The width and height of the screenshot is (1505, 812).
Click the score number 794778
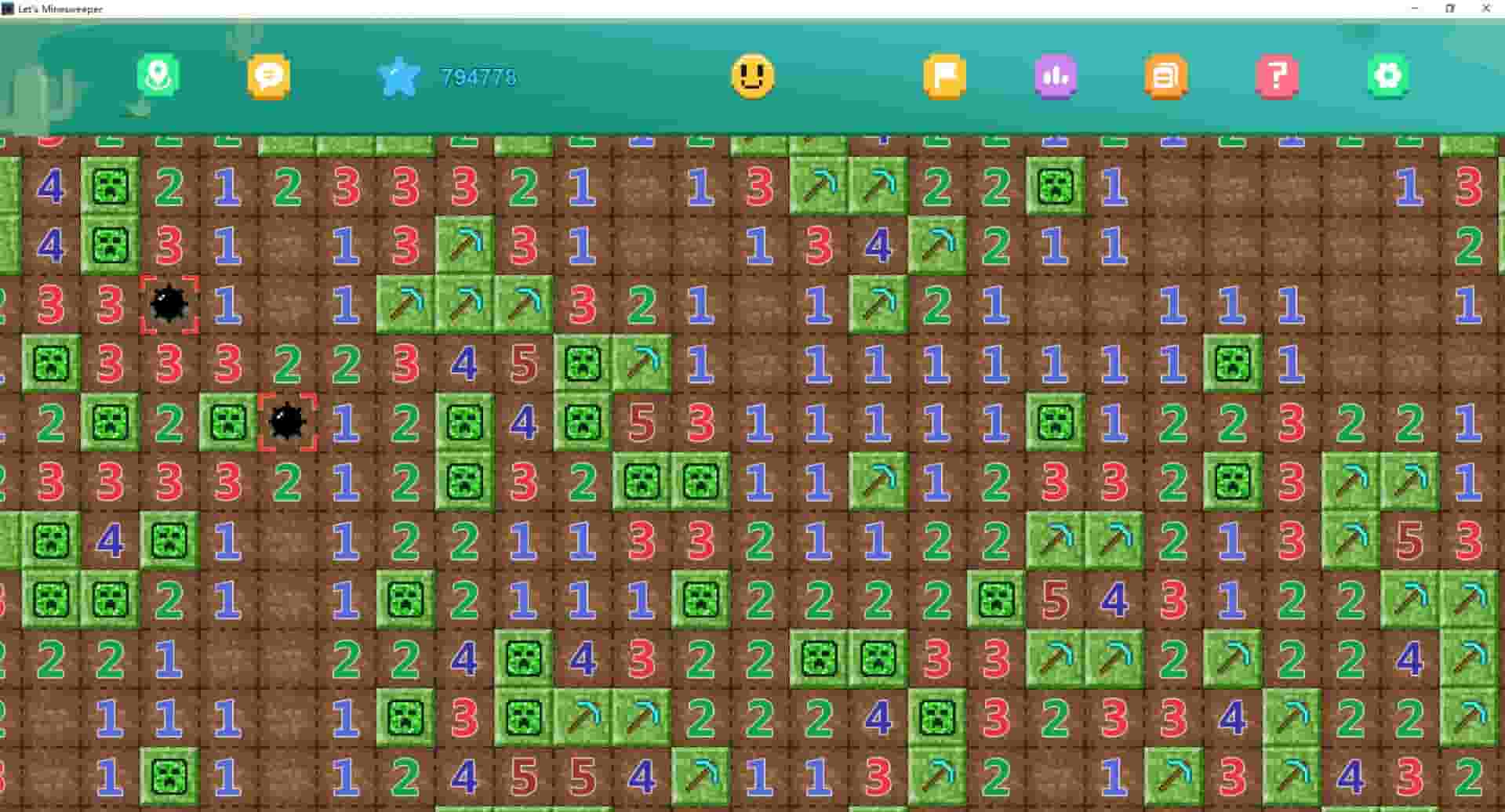478,76
